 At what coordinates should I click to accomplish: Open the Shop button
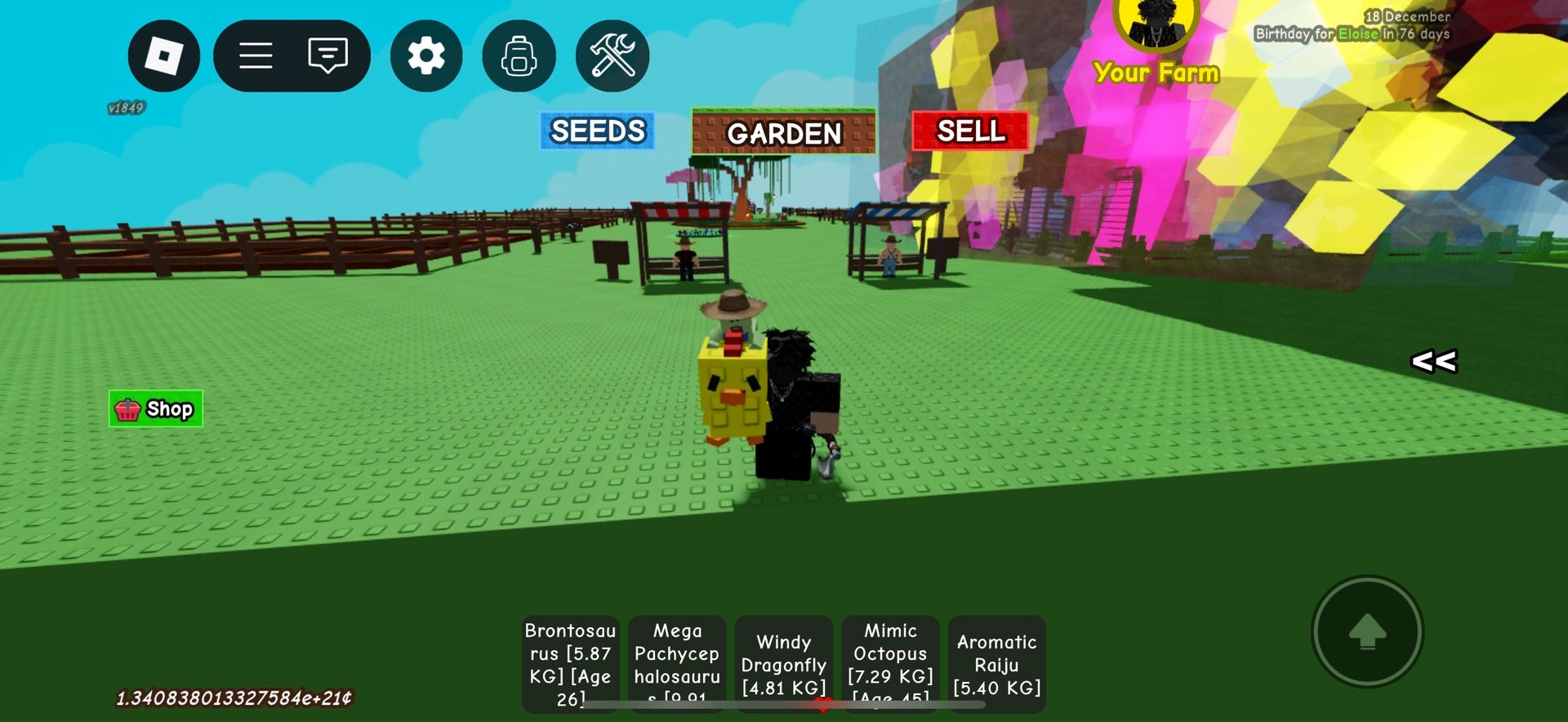[155, 408]
